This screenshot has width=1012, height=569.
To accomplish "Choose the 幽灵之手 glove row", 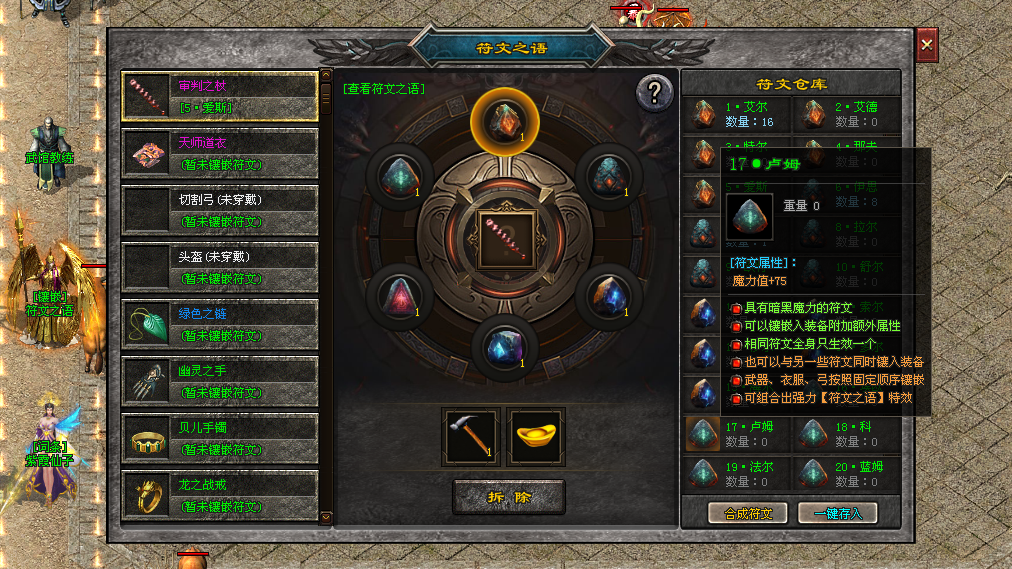I will click(220, 381).
